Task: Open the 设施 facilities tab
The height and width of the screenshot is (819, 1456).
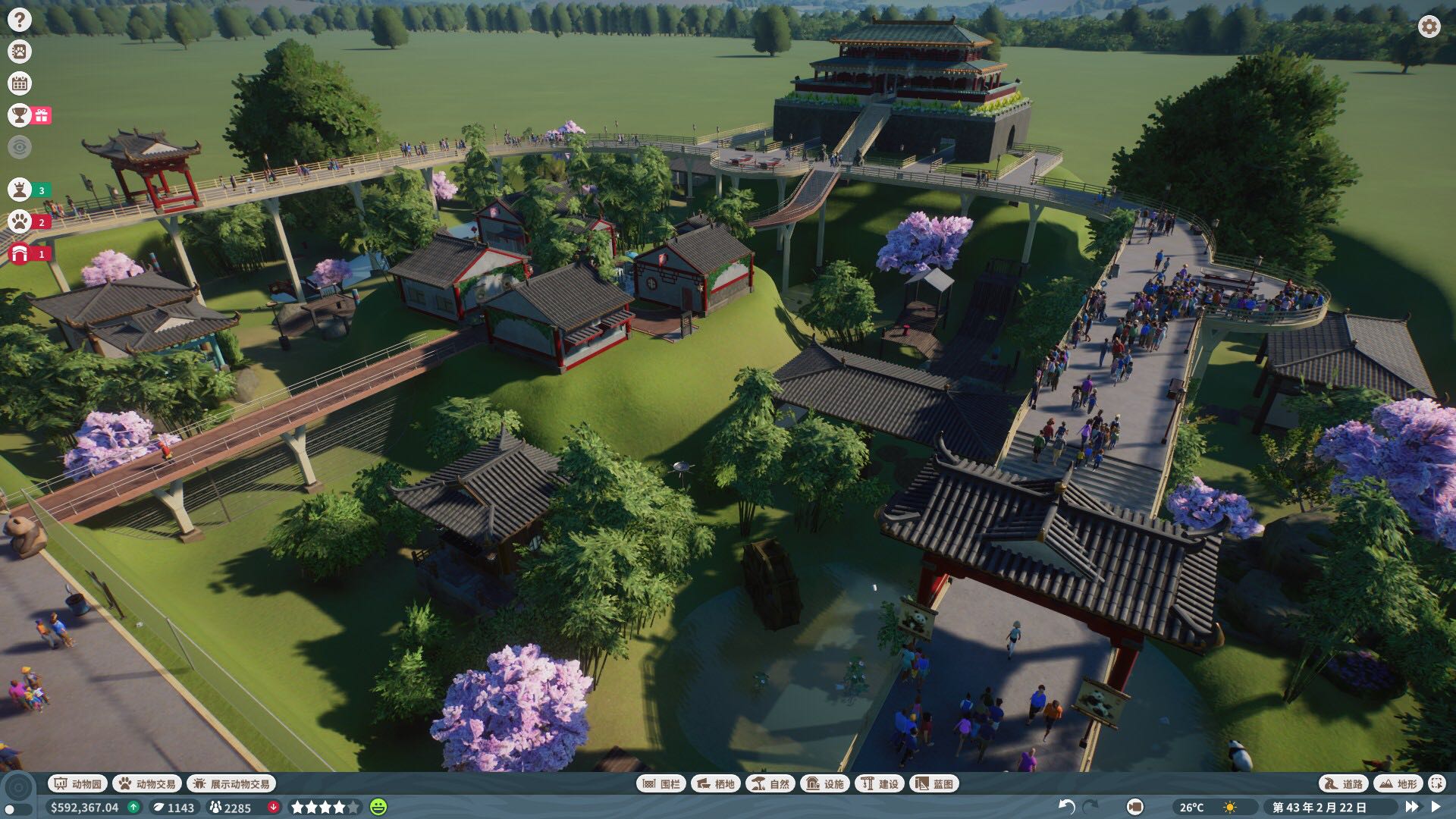Action: point(825,783)
